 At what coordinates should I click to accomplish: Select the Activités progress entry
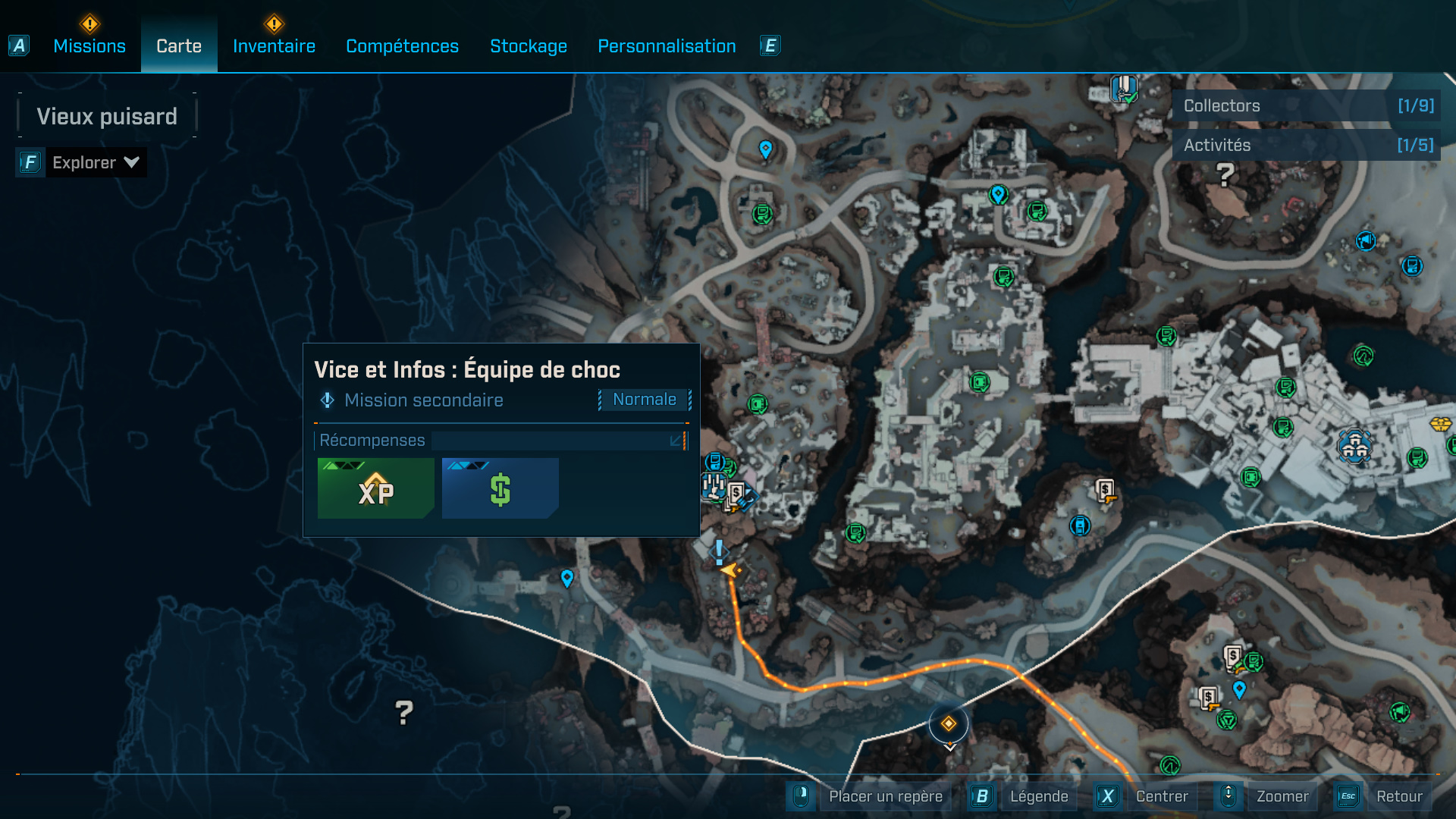tap(1306, 146)
